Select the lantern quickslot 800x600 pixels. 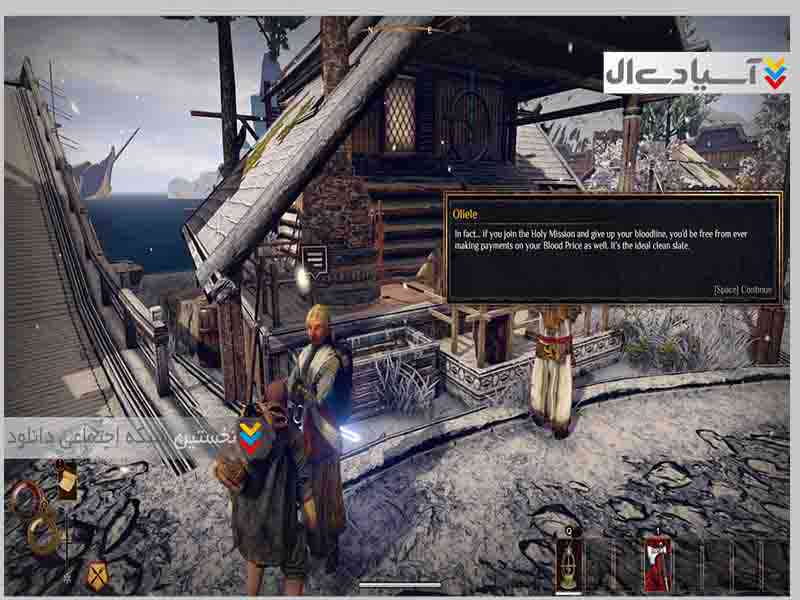coord(571,563)
